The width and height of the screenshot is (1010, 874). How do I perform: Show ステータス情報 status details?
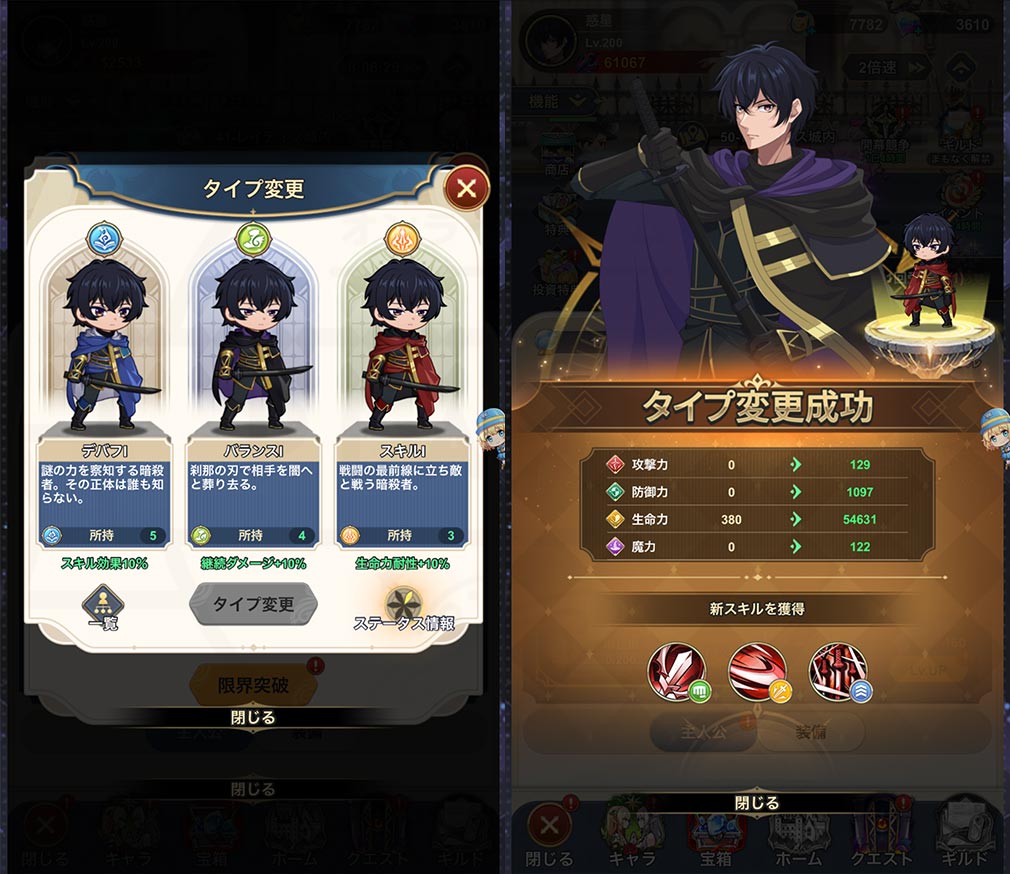pyautogui.click(x=404, y=607)
